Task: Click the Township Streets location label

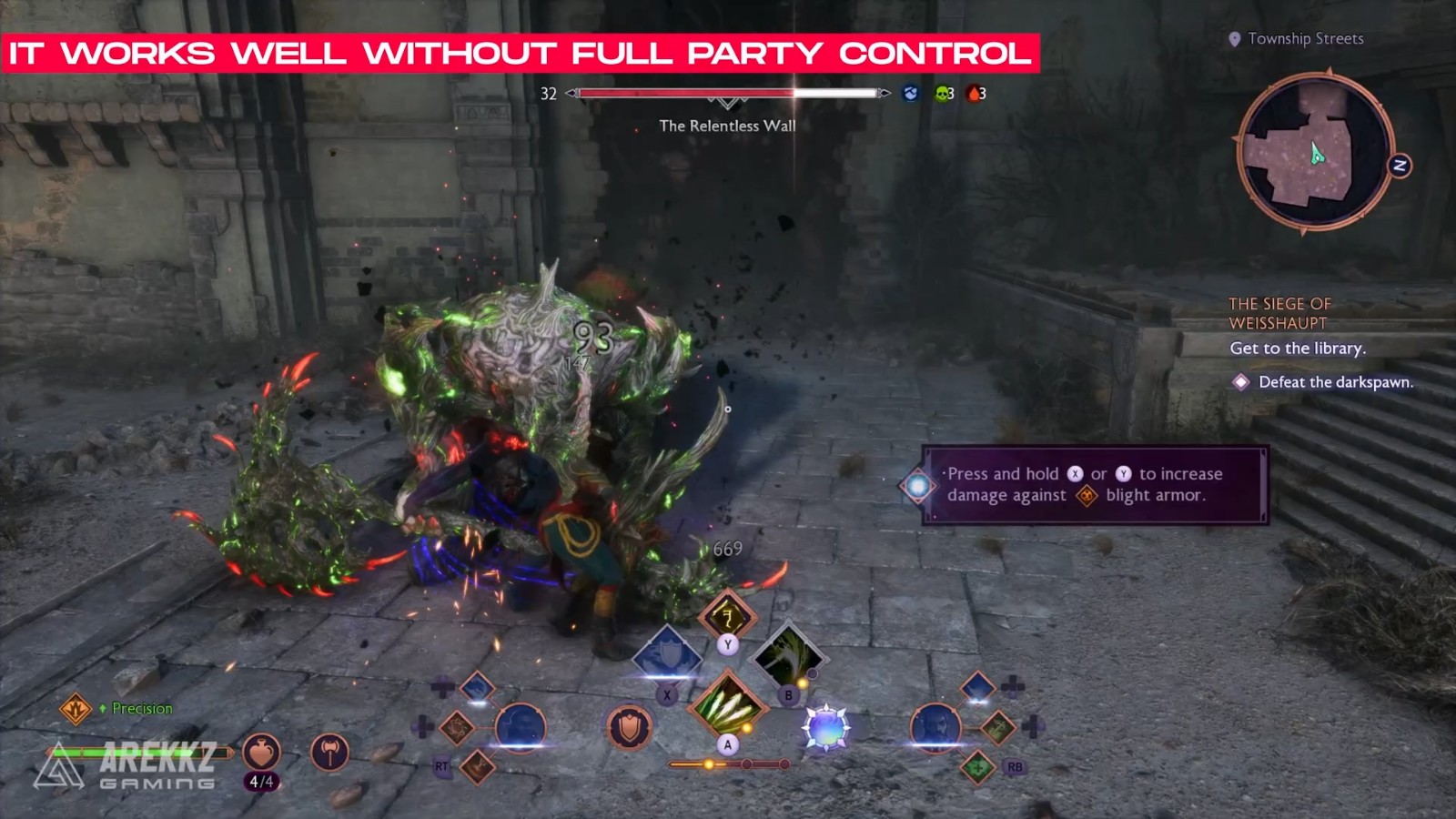Action: point(1305,39)
